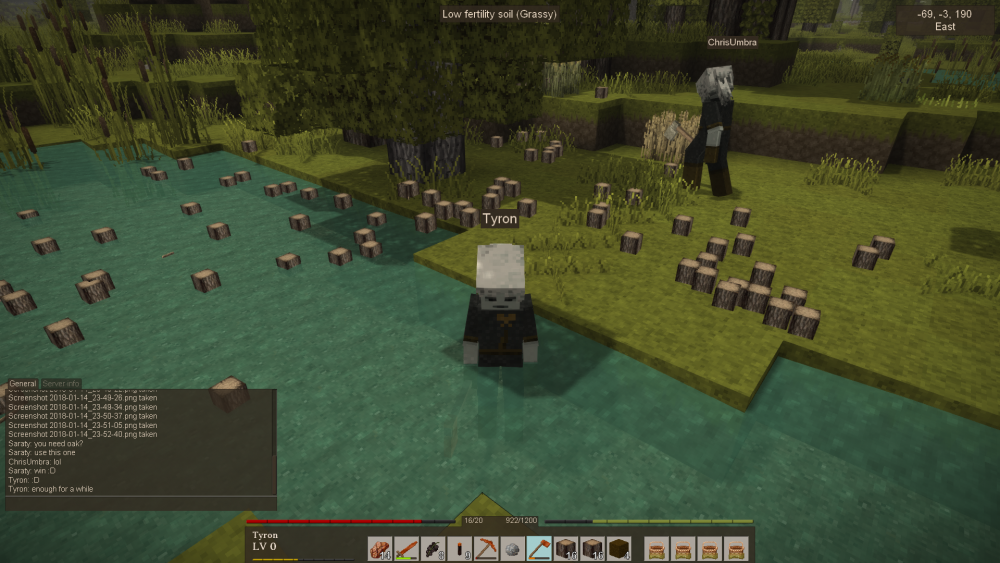Select the dark berries hotbar slot
This screenshot has height=563, width=1000.
click(432, 548)
